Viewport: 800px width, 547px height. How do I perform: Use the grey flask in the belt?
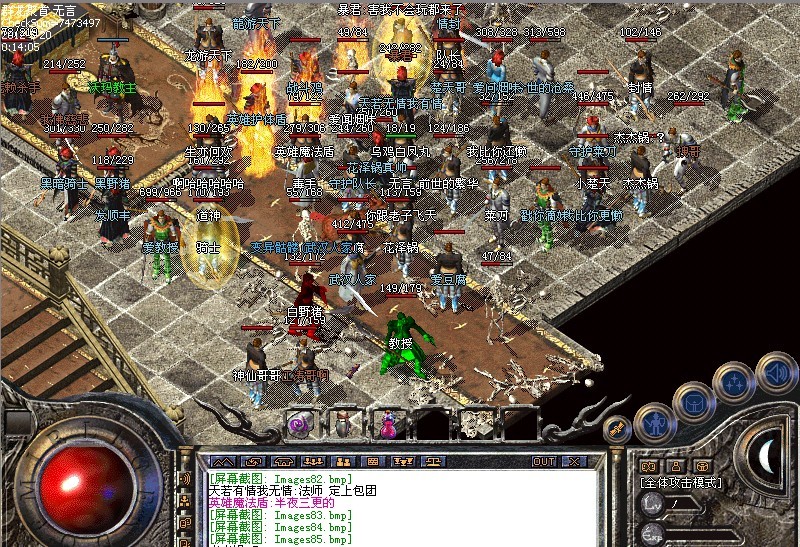pyautogui.click(x=343, y=424)
